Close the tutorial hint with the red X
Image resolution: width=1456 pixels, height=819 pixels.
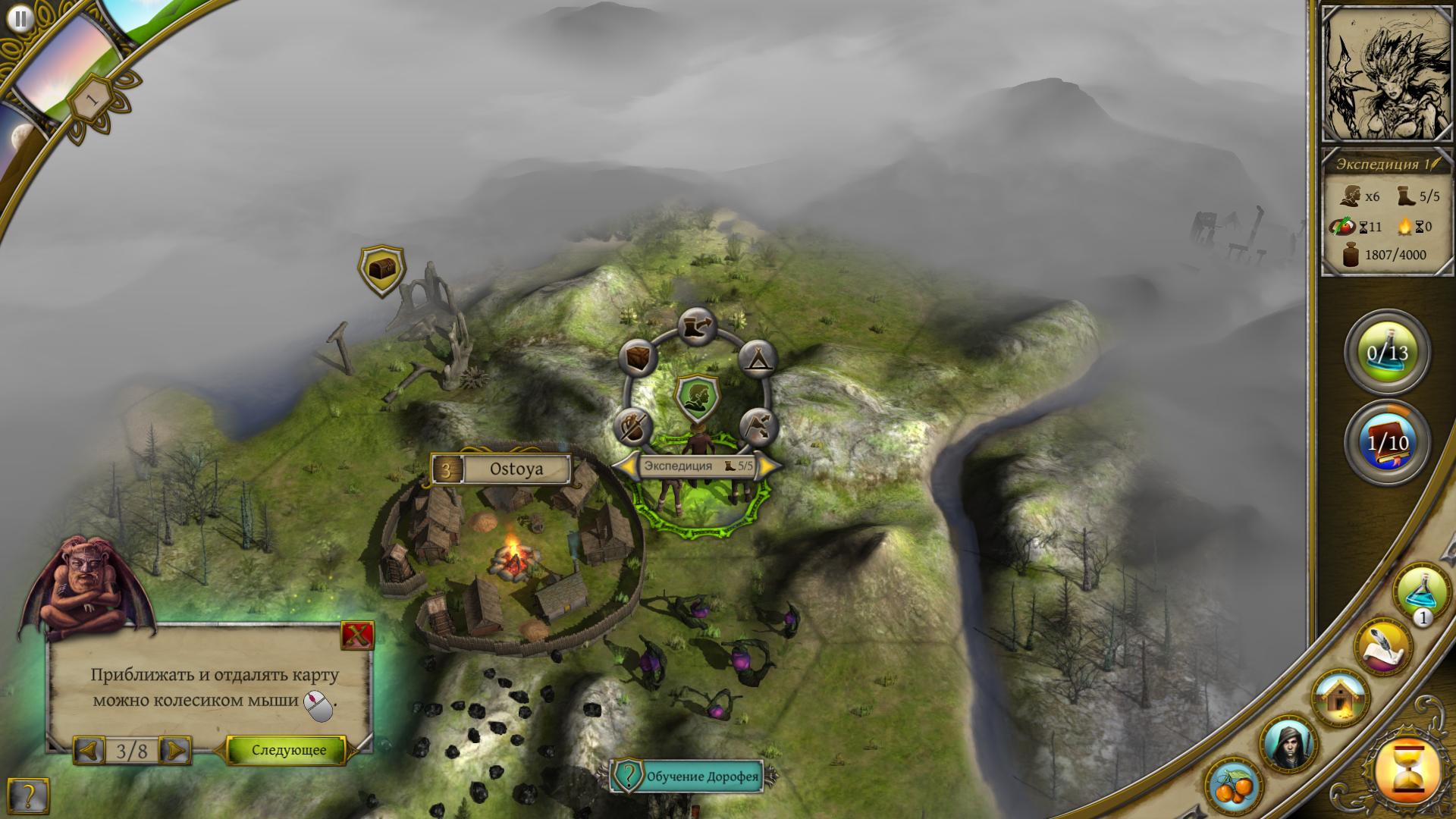pyautogui.click(x=357, y=637)
